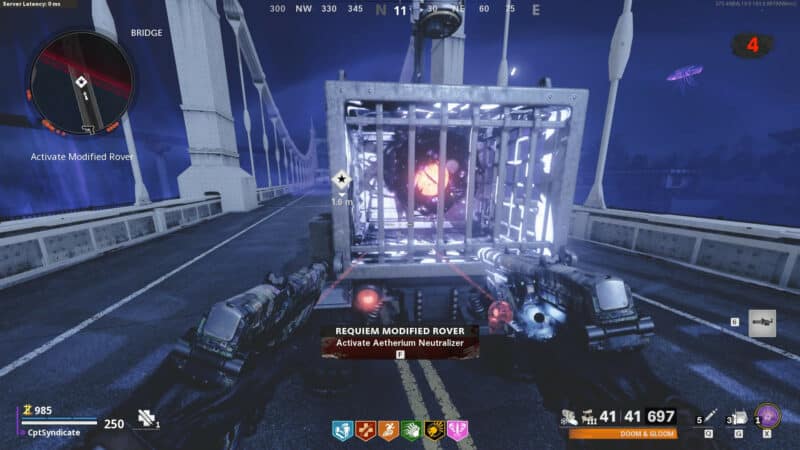Select the blue Stamin-Up perk icon
Screen dimensions: 800x450
pos(342,430)
